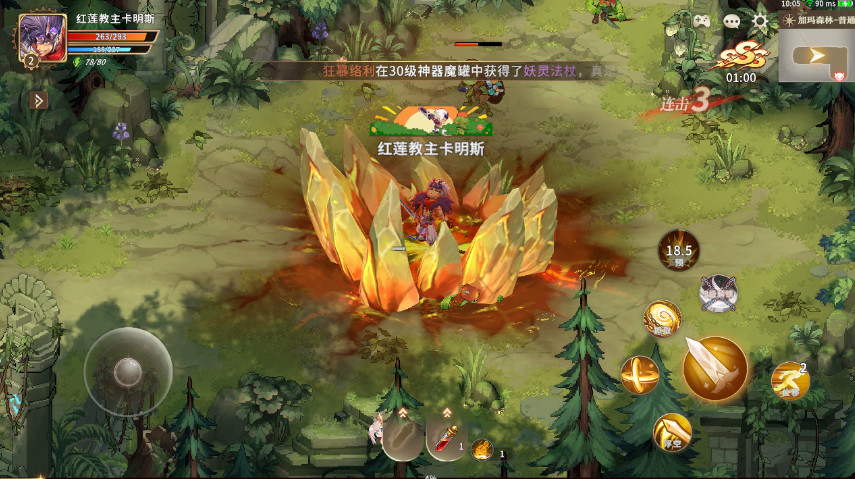Open the settings gear
Image resolution: width=855 pixels, height=479 pixels.
tap(760, 21)
